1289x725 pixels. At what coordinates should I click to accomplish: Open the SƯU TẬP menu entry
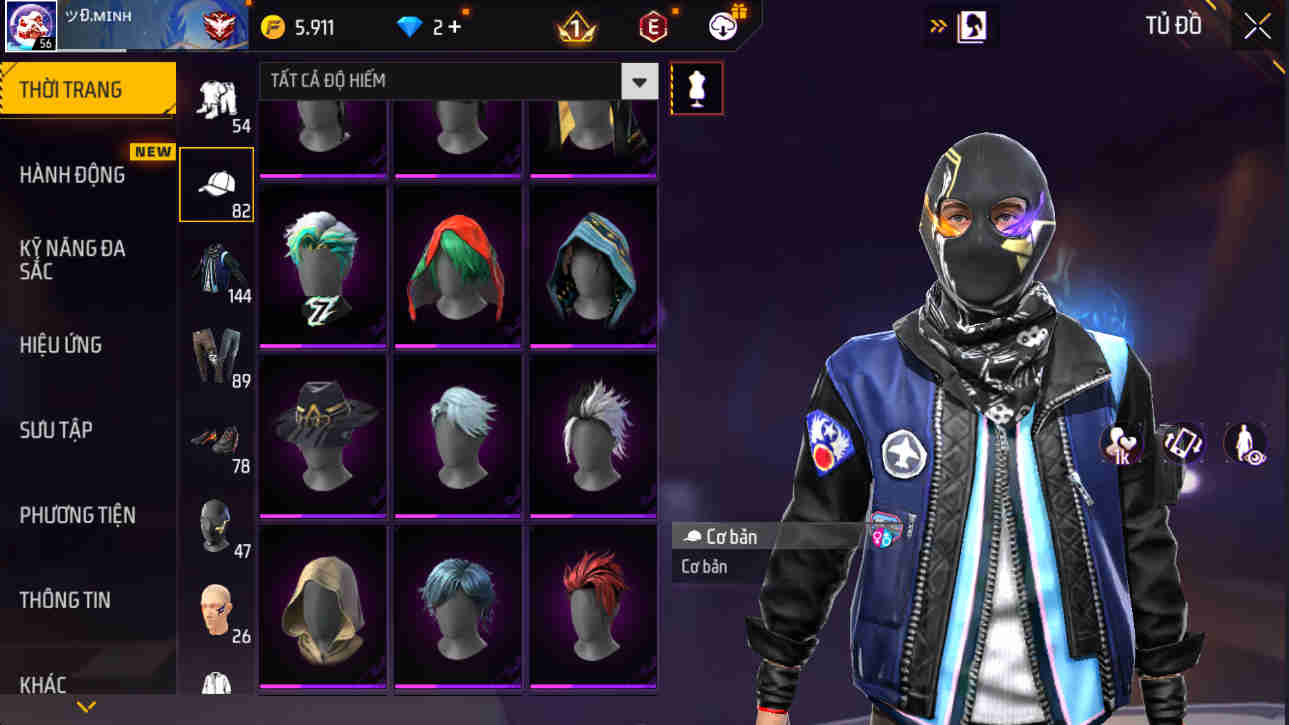(55, 430)
